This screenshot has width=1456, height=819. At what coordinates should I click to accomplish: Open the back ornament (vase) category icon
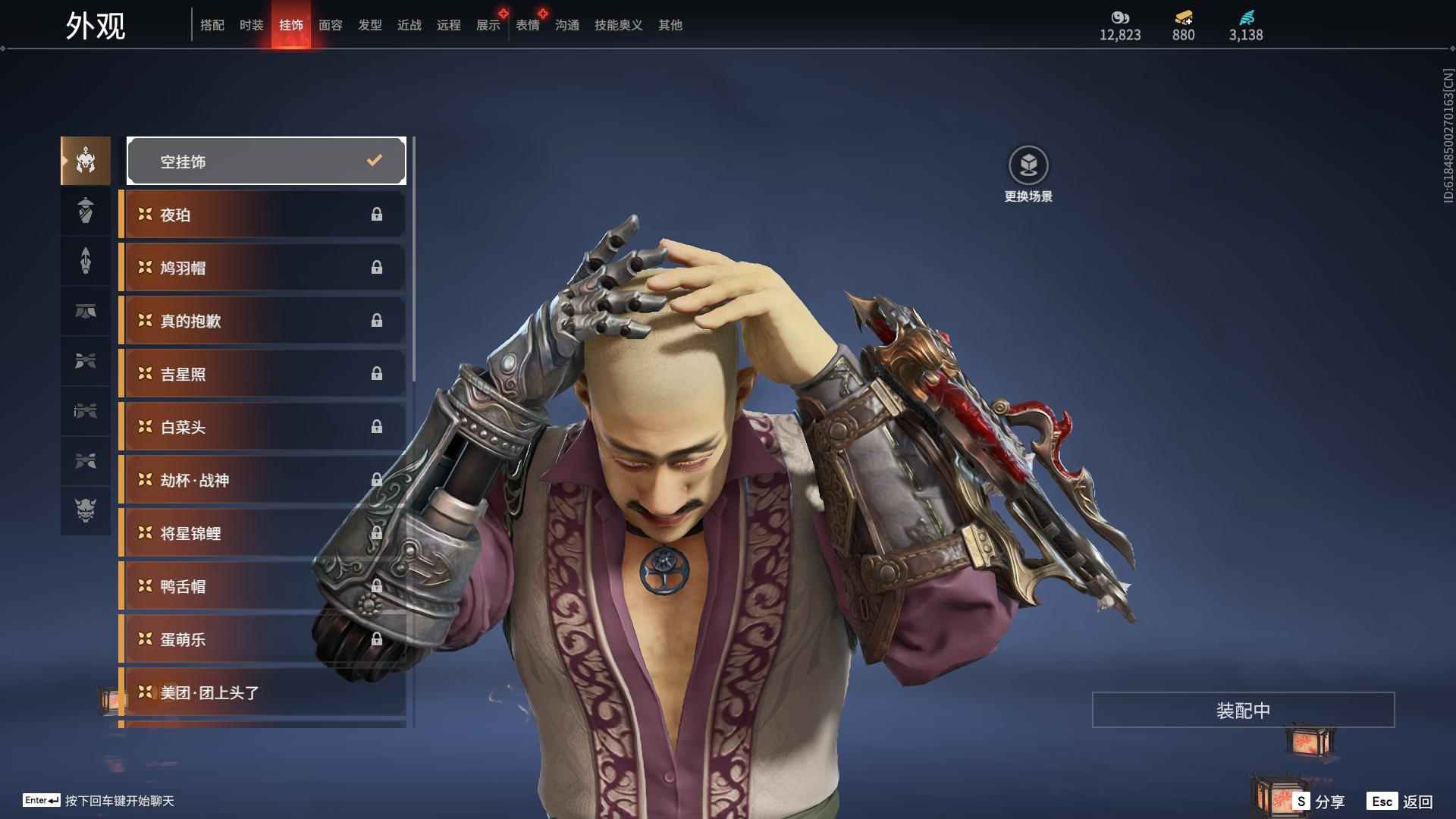85,212
